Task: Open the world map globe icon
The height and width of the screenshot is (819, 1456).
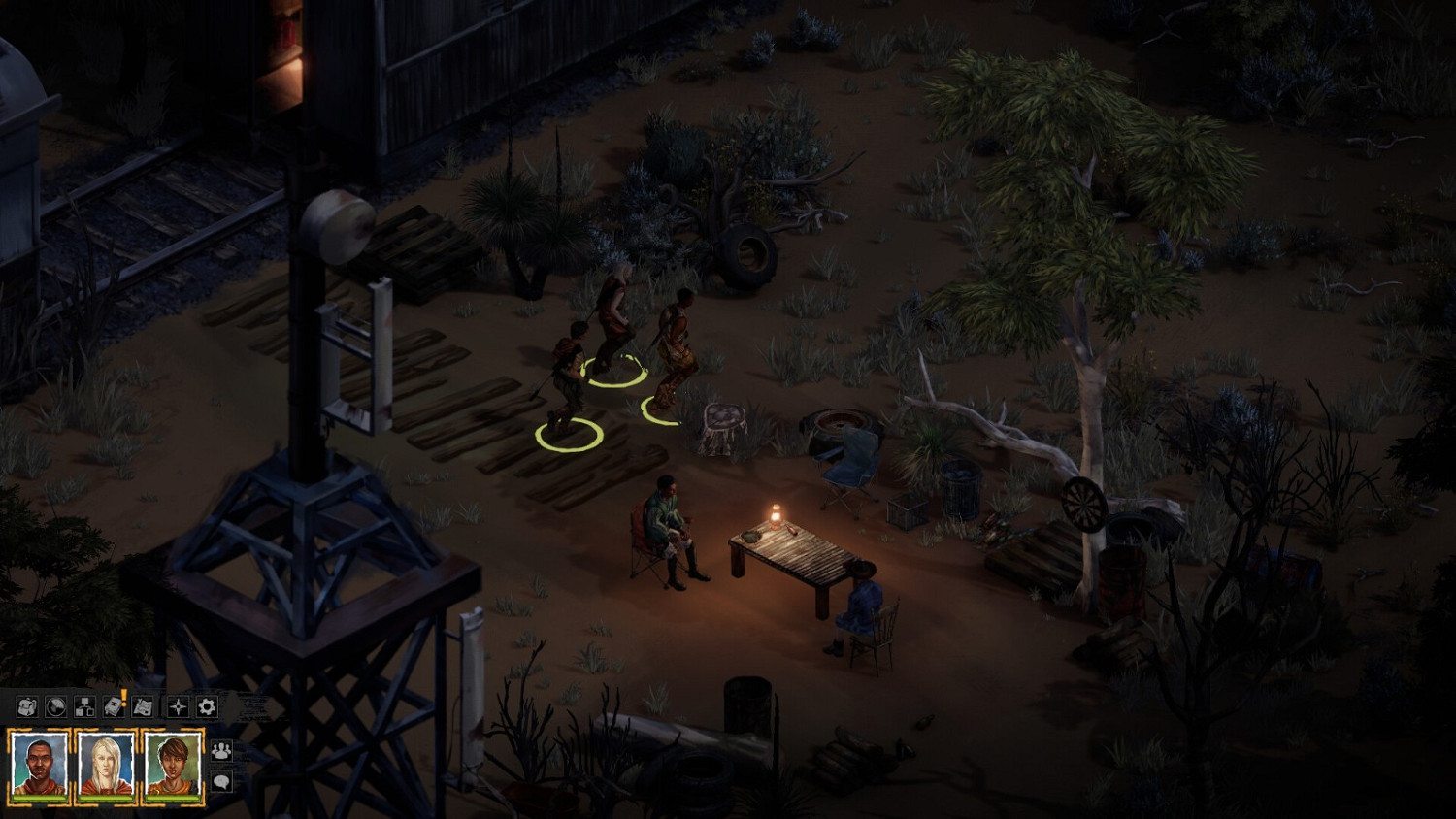Action: 55,707
